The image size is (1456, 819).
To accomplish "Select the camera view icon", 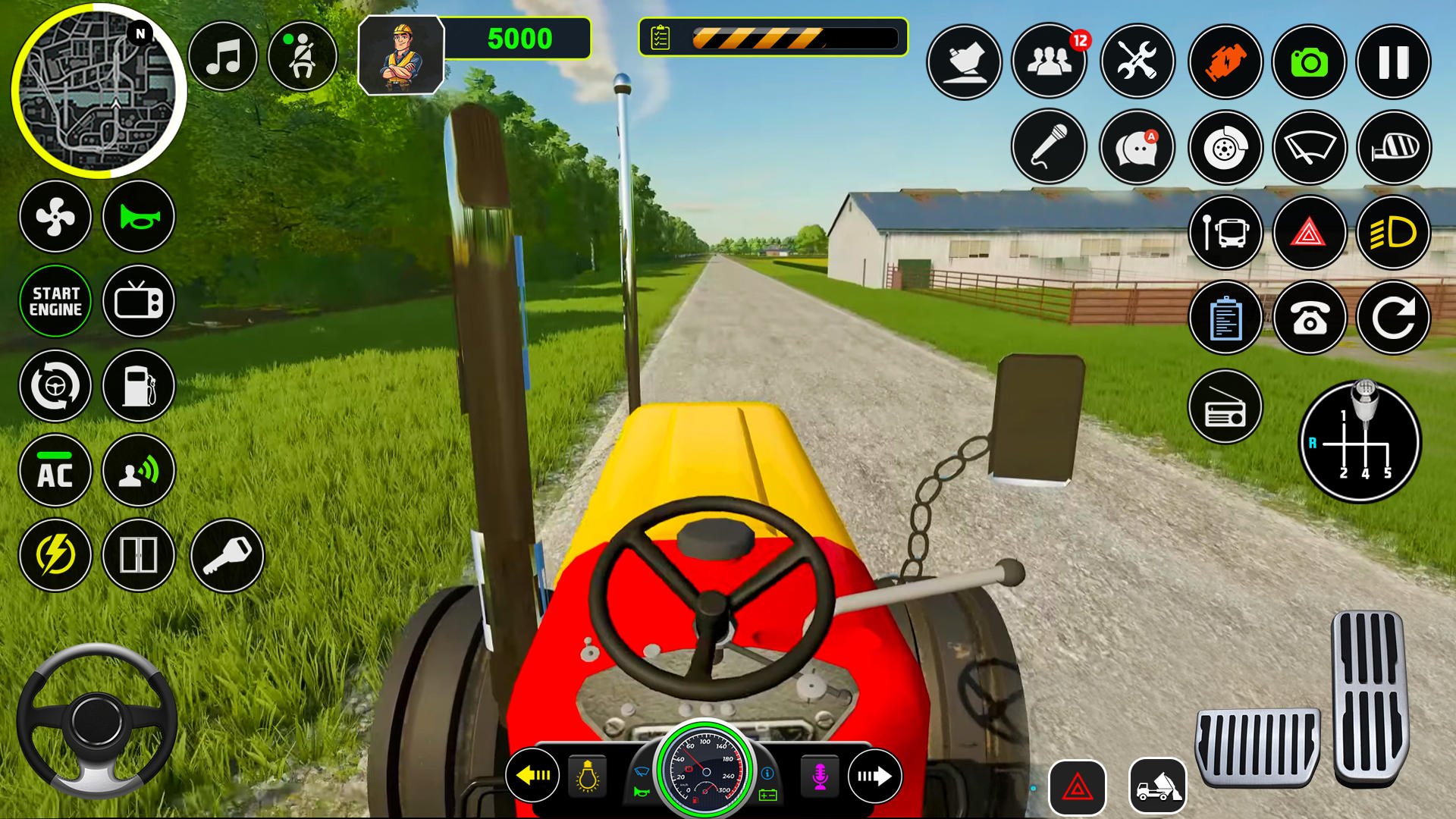I will click(1310, 62).
